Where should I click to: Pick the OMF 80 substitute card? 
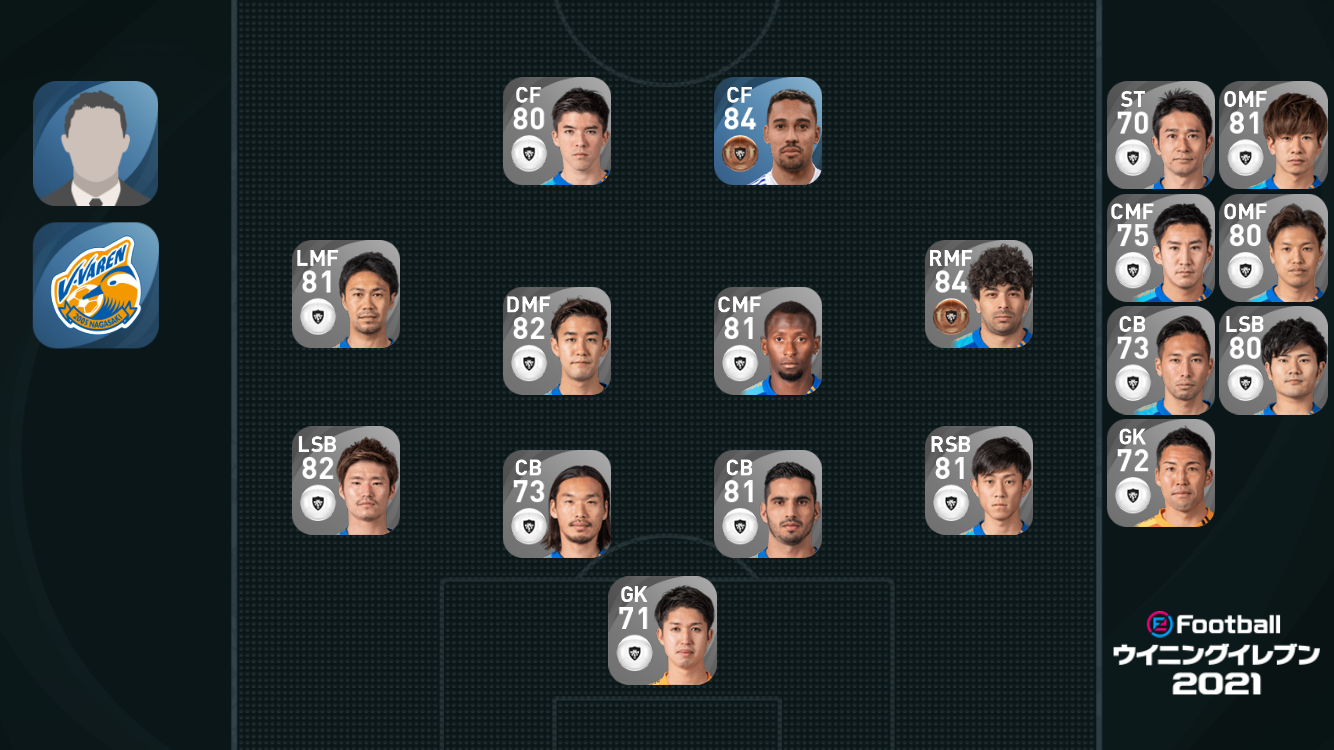pos(1273,248)
